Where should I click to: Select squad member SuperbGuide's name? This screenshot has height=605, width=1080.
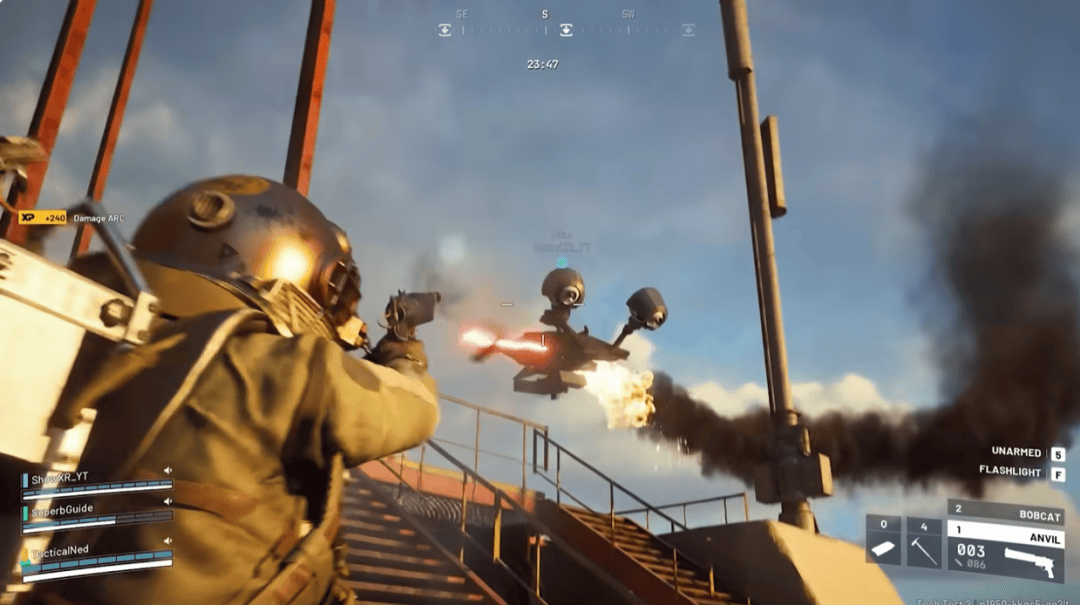coord(64,508)
